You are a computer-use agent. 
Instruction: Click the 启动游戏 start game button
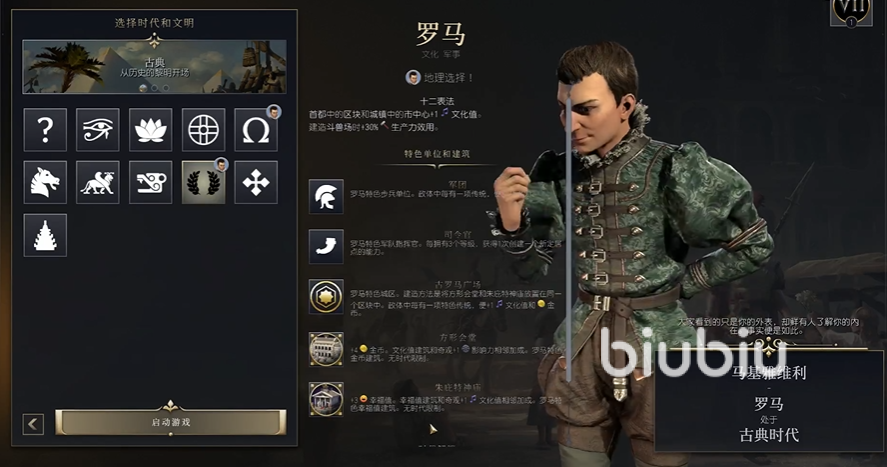tap(170, 422)
